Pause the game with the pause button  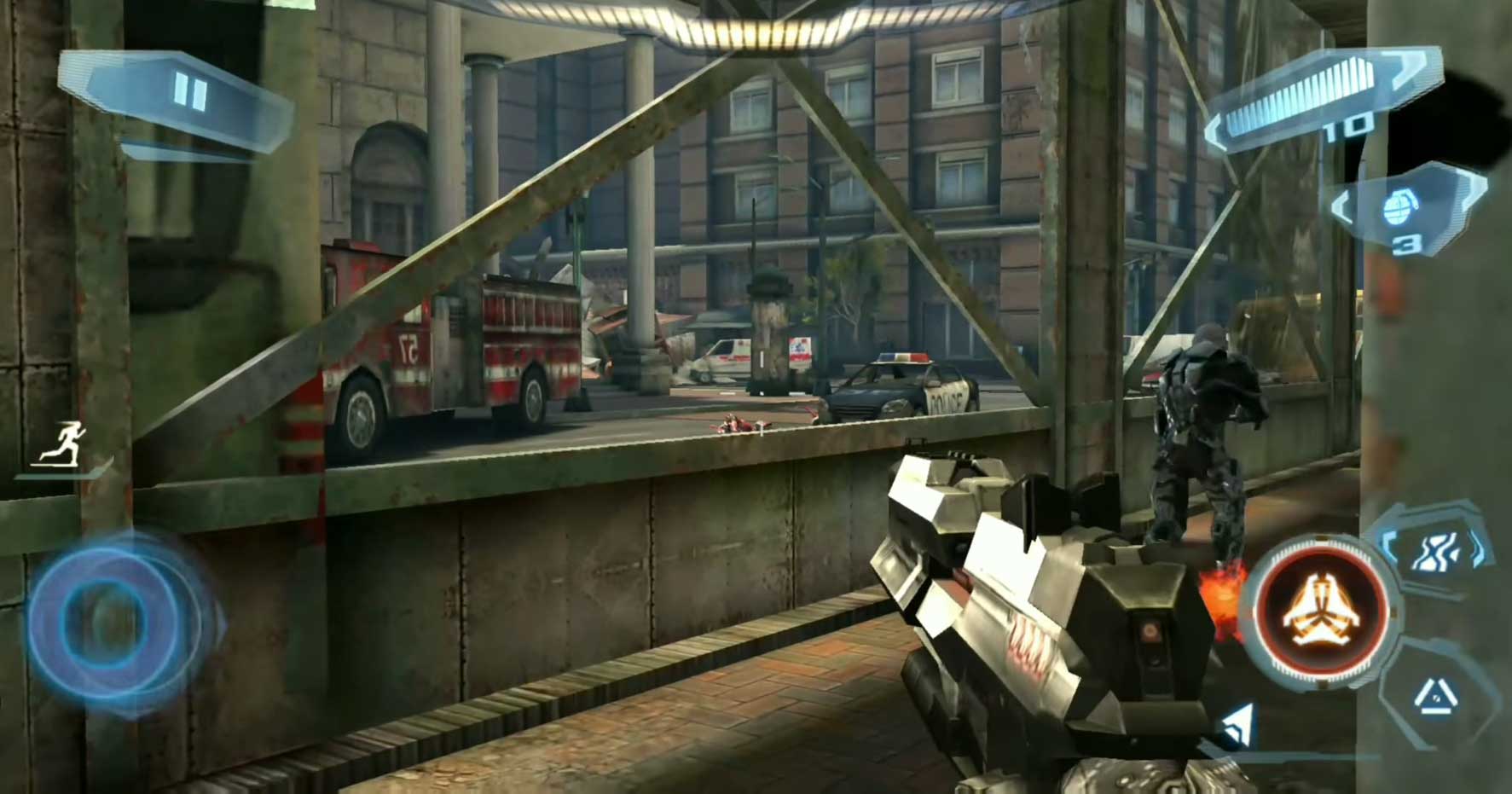[x=188, y=92]
